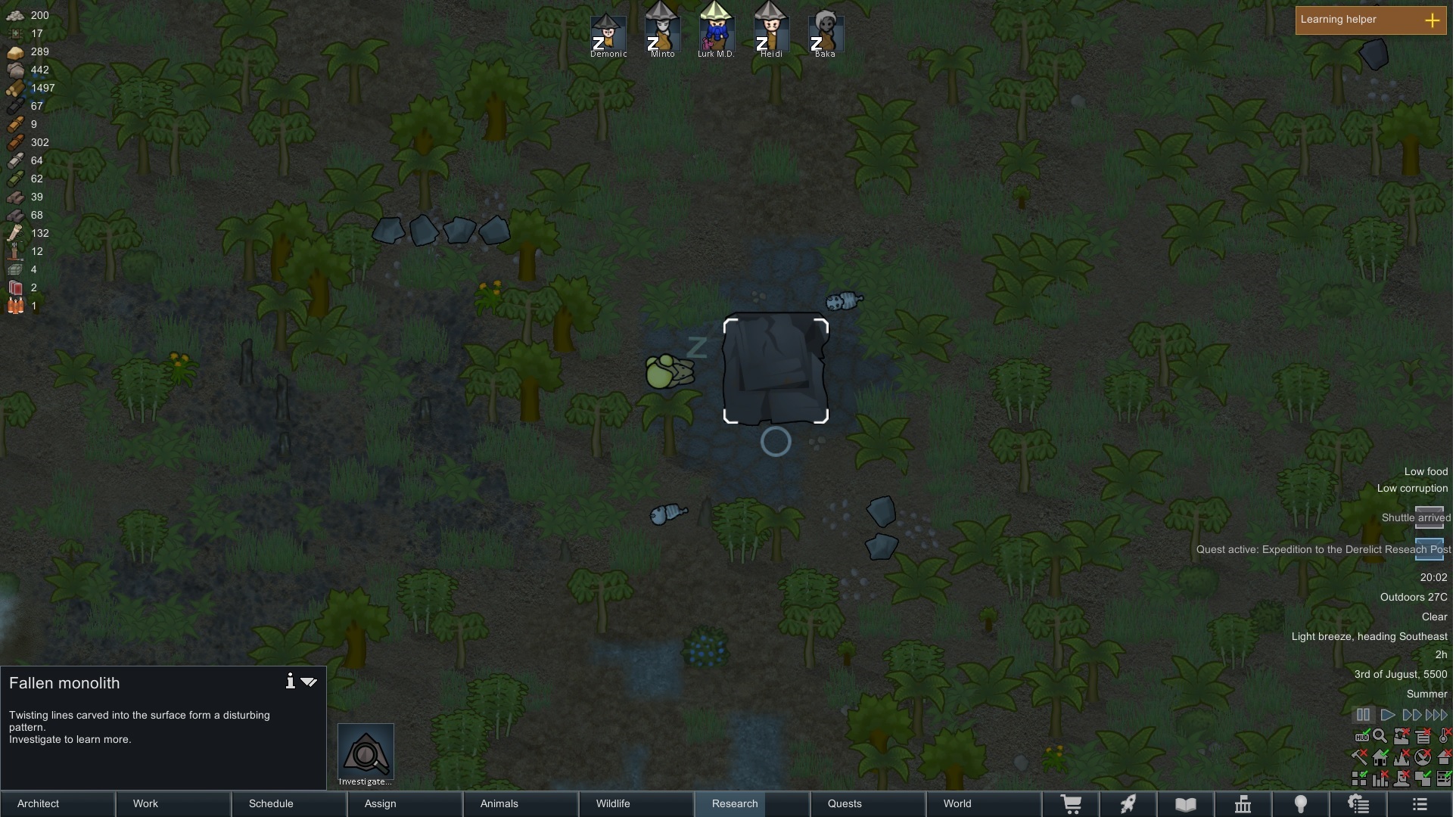Open the Wildlife tab

click(613, 804)
